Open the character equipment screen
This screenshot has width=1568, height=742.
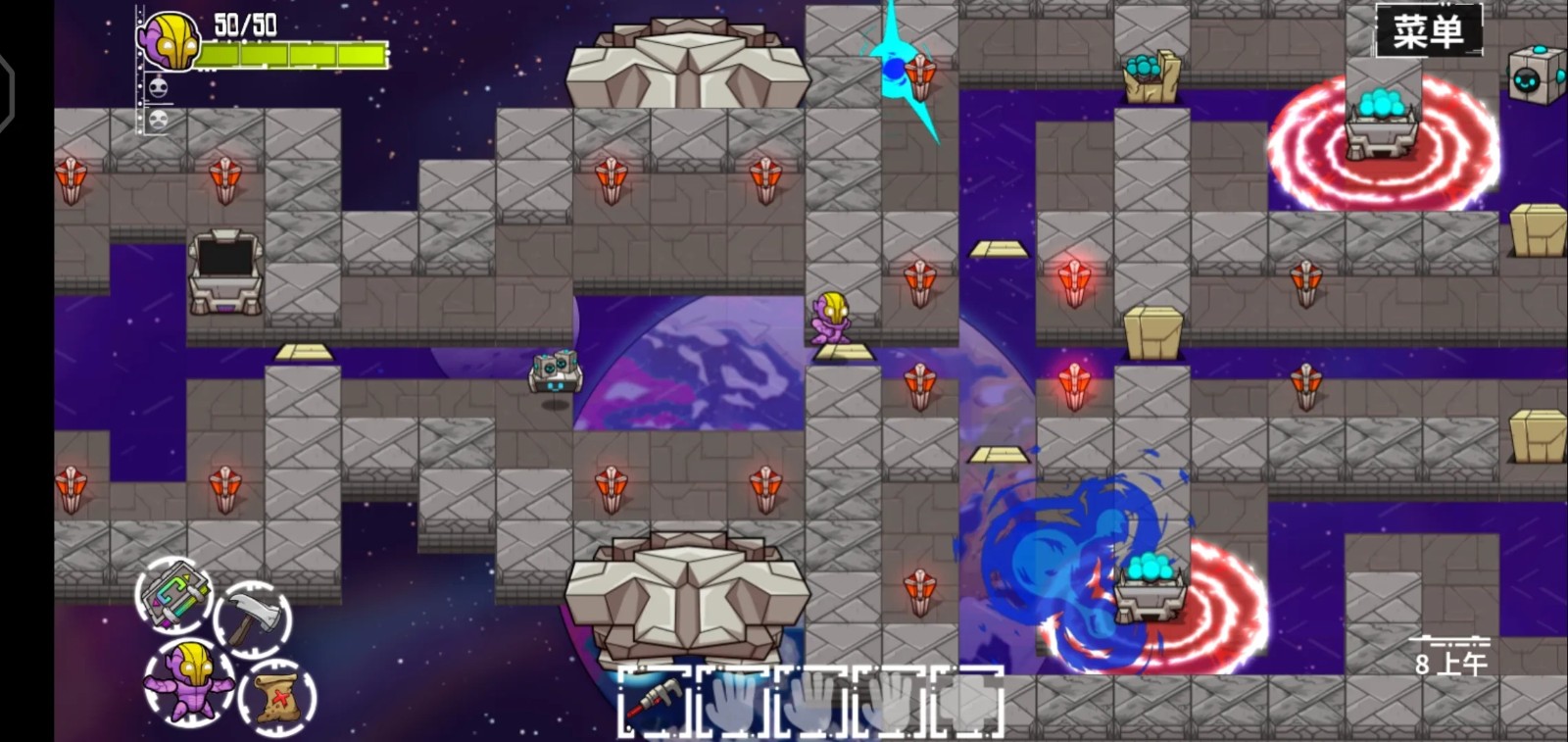click(x=189, y=681)
